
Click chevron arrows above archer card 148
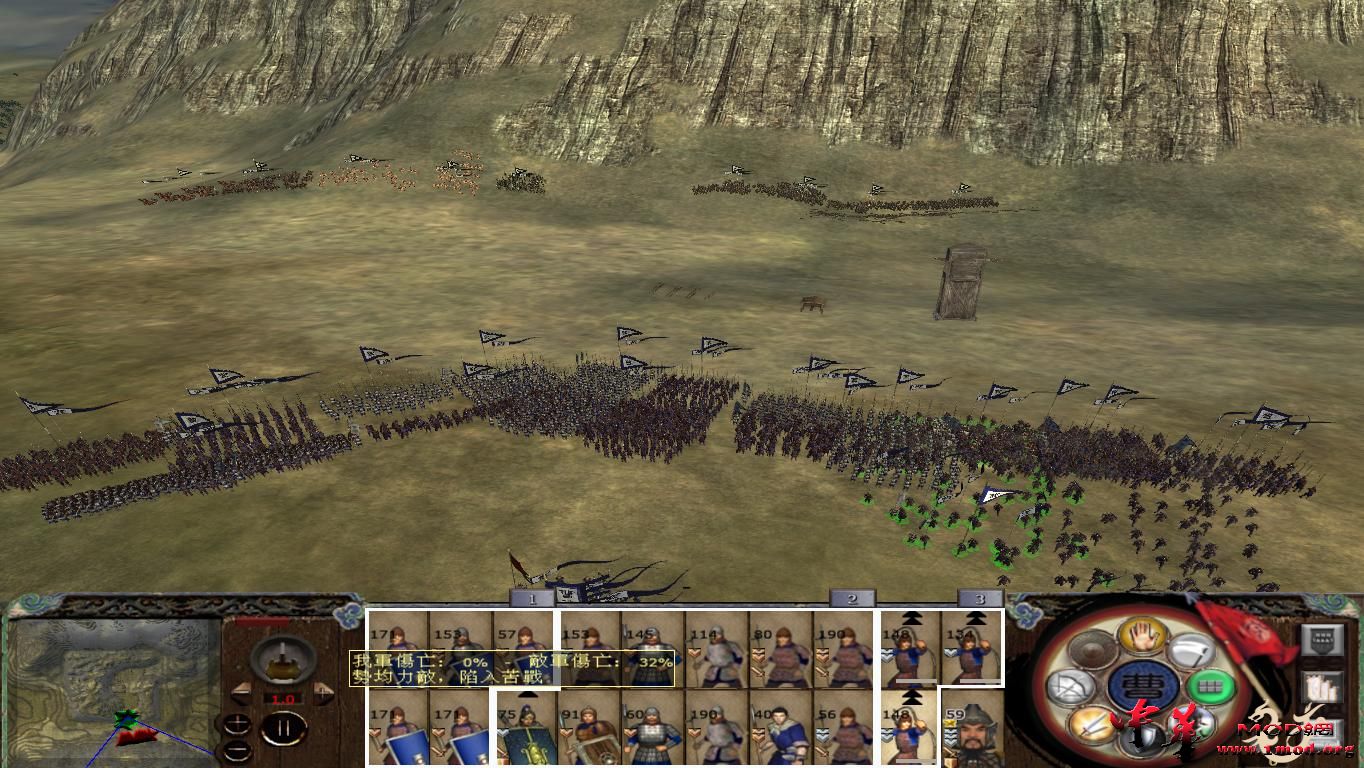pyautogui.click(x=912, y=616)
